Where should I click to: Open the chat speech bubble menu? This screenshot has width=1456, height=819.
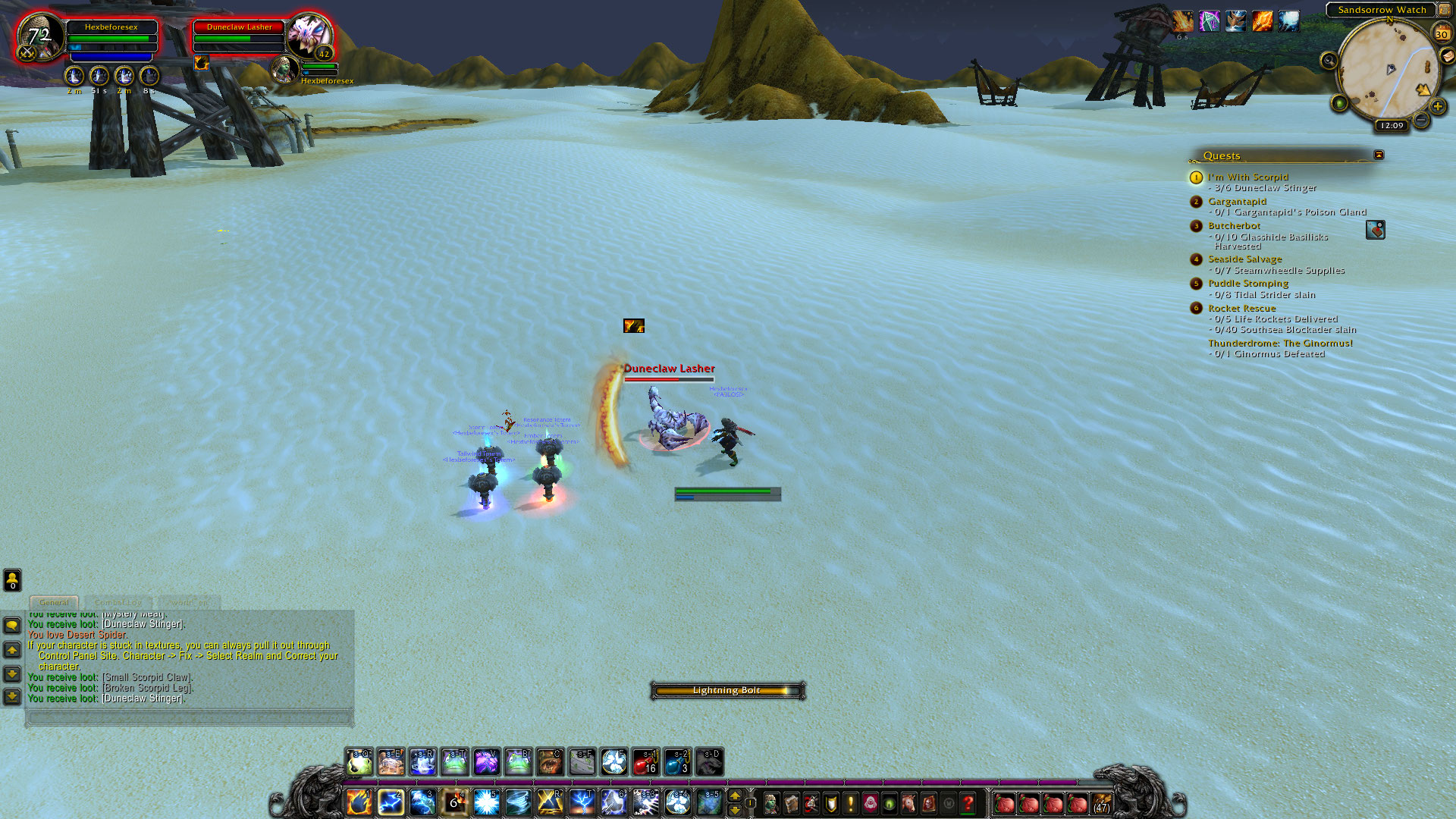coord(12,626)
